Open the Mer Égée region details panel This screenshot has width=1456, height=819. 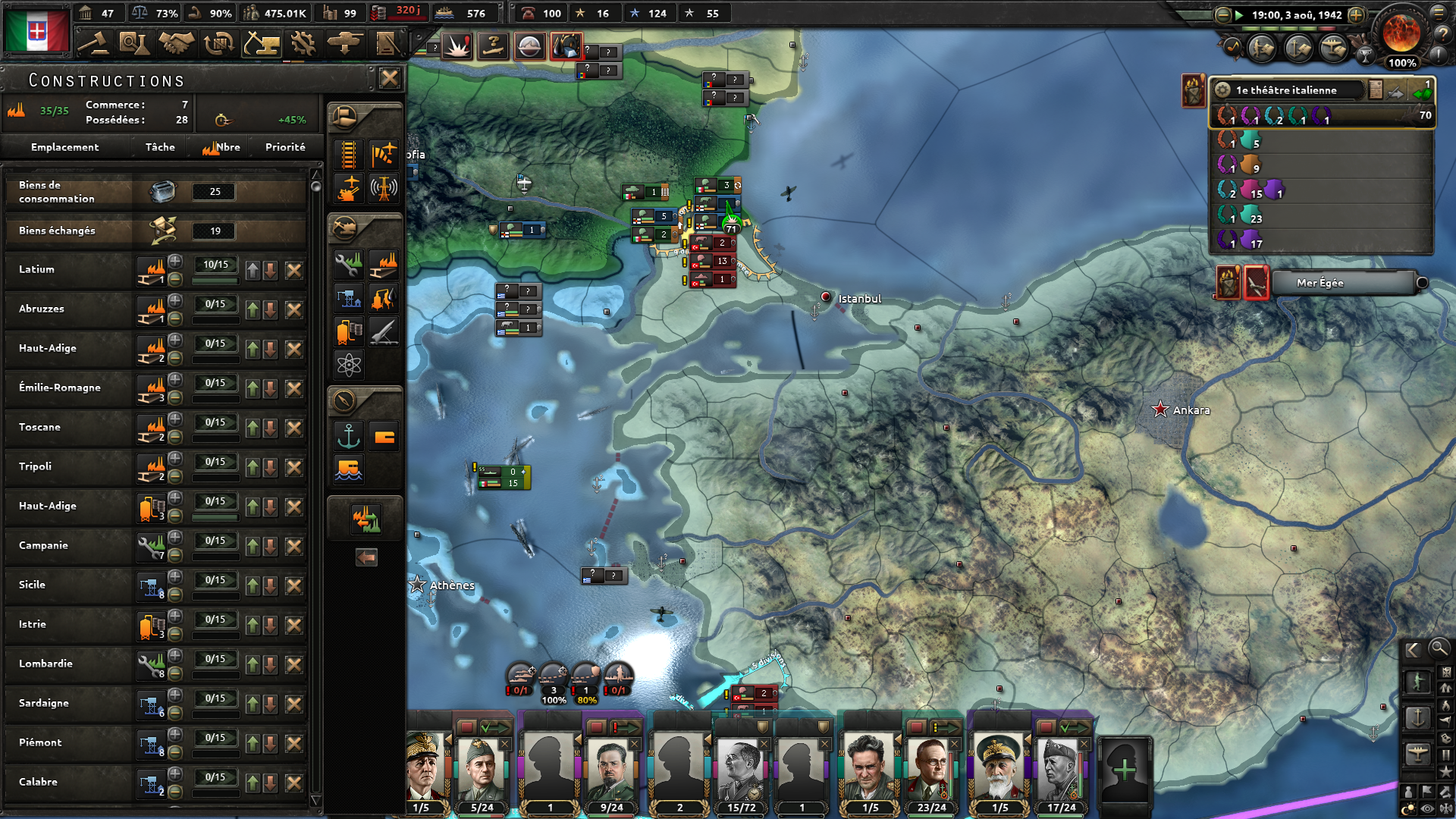pyautogui.click(x=1342, y=283)
